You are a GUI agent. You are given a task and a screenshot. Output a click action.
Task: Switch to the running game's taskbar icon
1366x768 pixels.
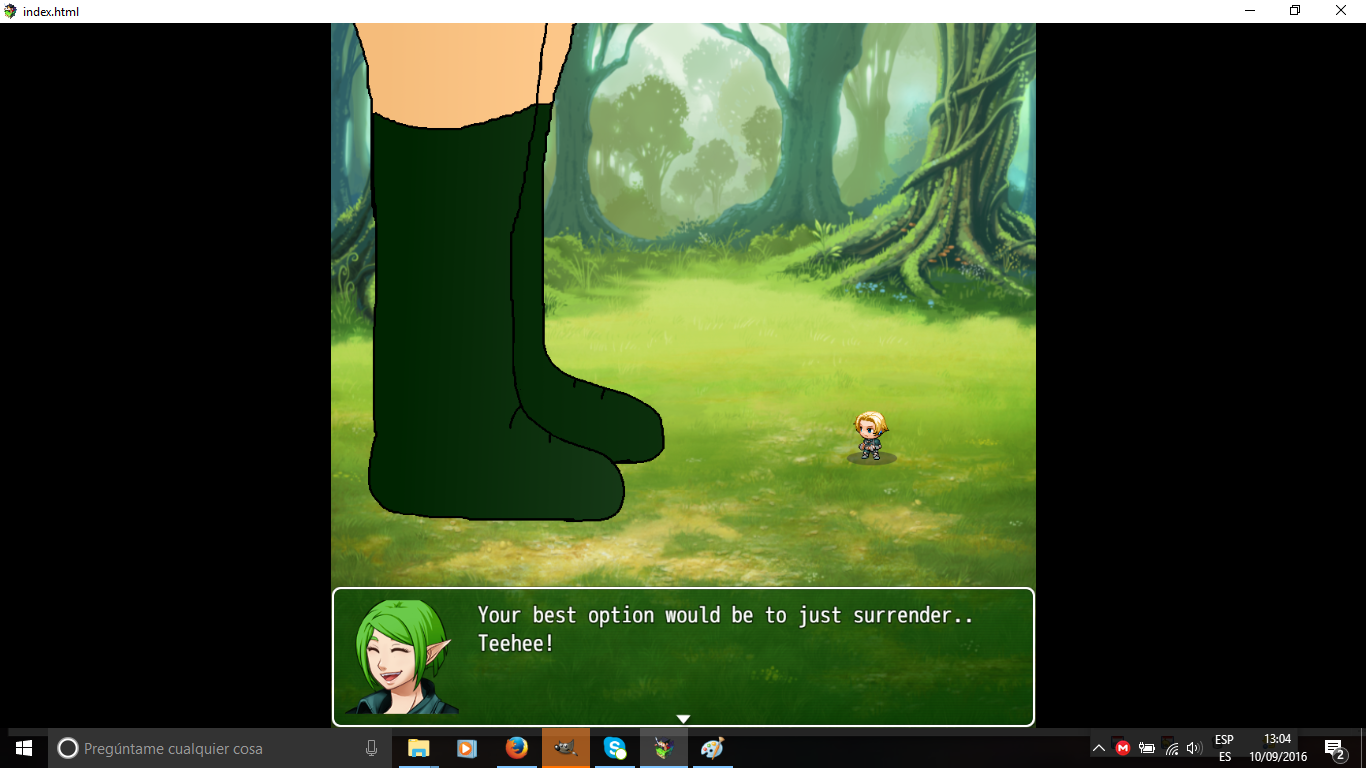coord(664,748)
